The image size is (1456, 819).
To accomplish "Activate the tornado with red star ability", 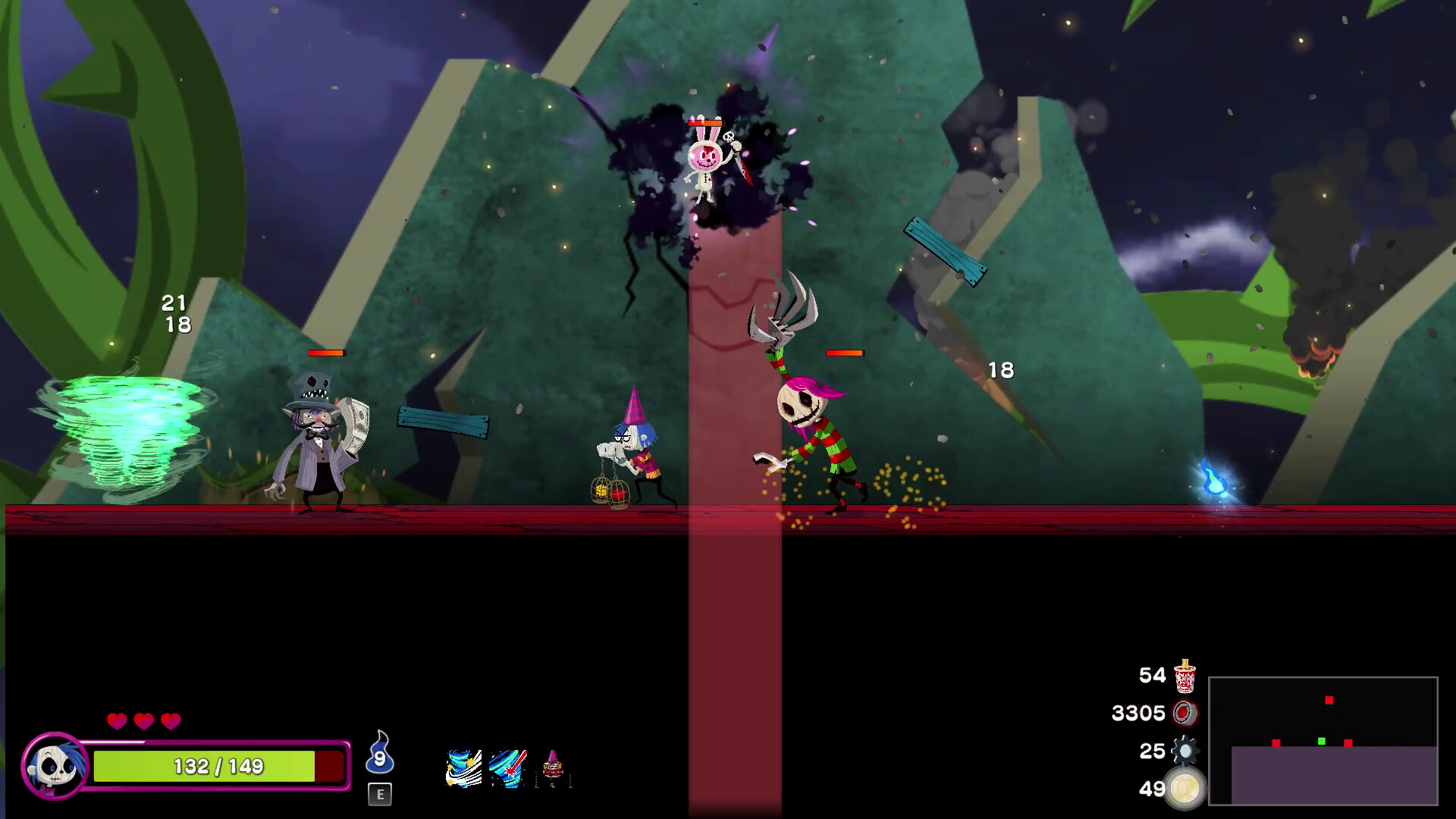I will pyautogui.click(x=507, y=768).
